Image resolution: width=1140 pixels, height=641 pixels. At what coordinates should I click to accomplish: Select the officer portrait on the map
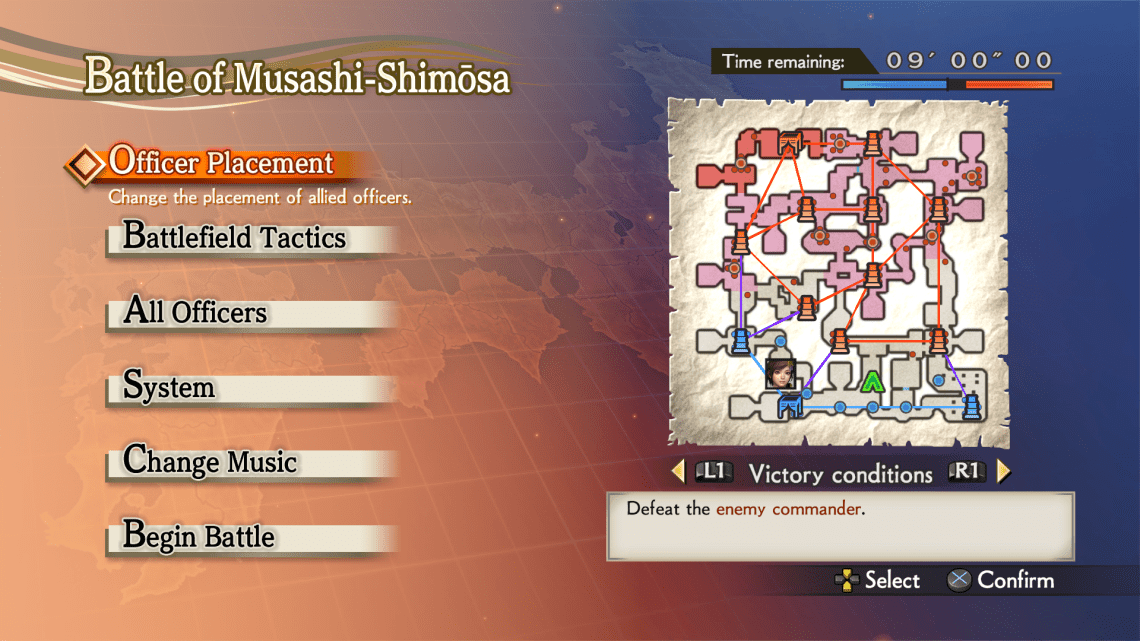pyautogui.click(x=779, y=371)
